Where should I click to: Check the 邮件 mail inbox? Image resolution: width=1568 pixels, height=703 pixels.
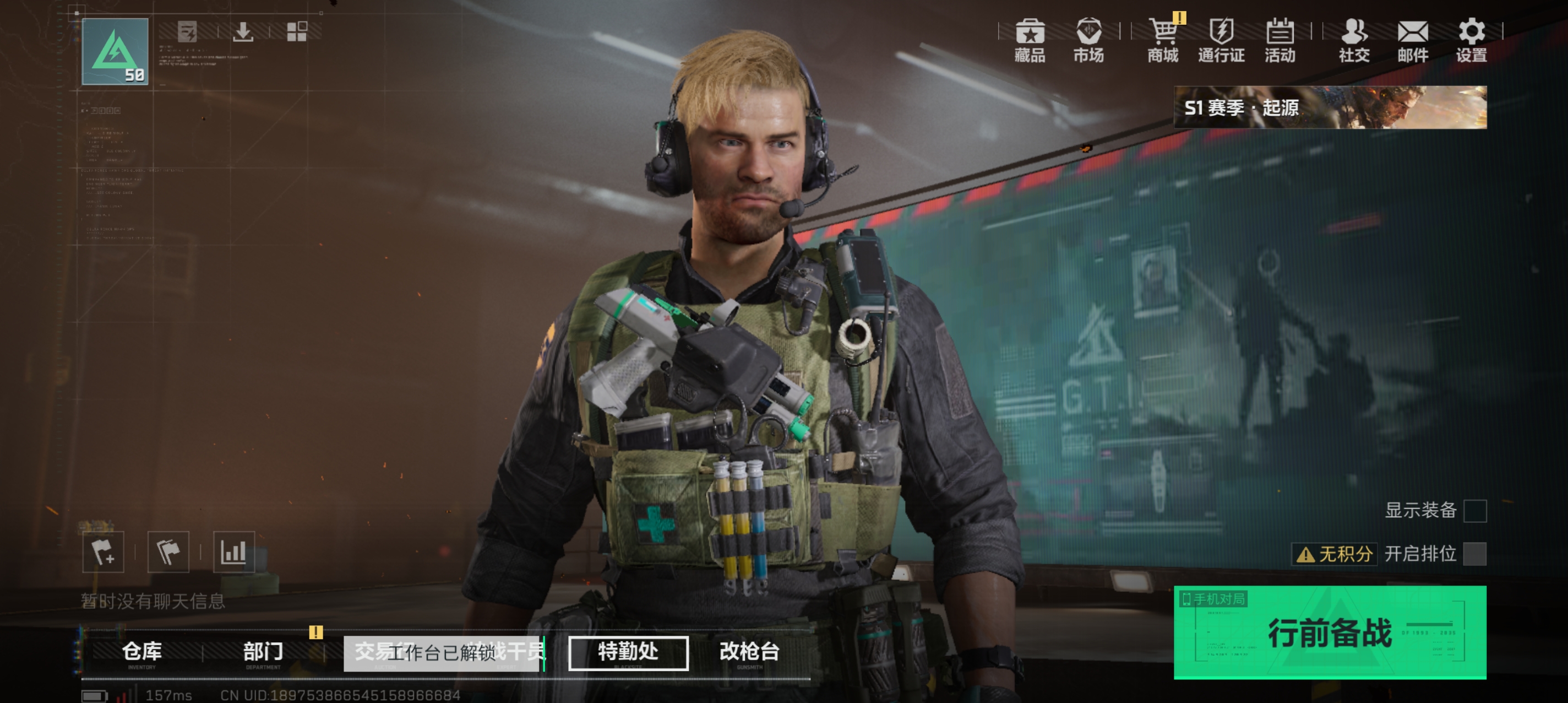(x=1412, y=40)
